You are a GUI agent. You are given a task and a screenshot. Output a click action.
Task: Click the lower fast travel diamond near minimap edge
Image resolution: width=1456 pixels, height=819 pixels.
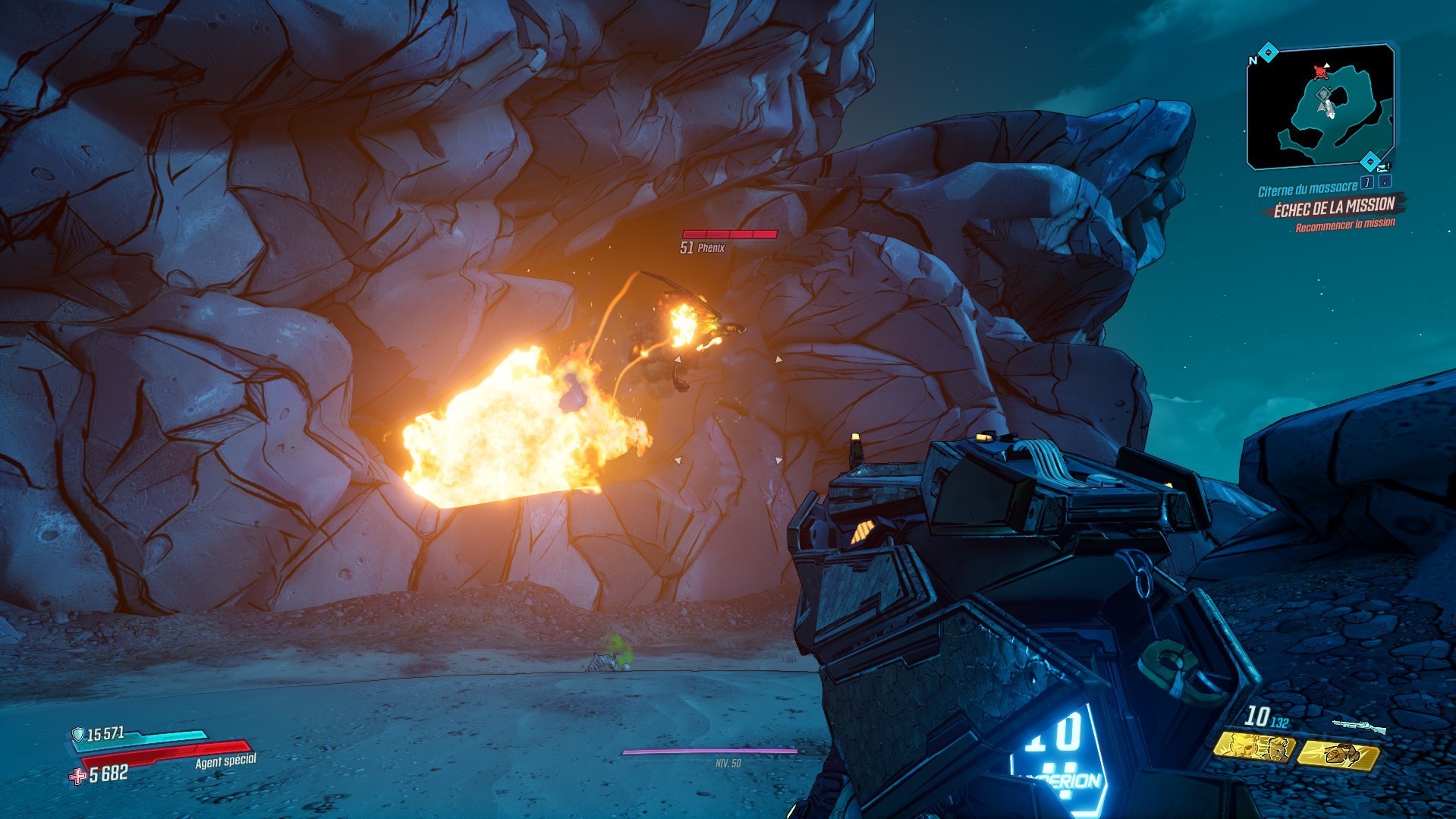click(x=1372, y=160)
